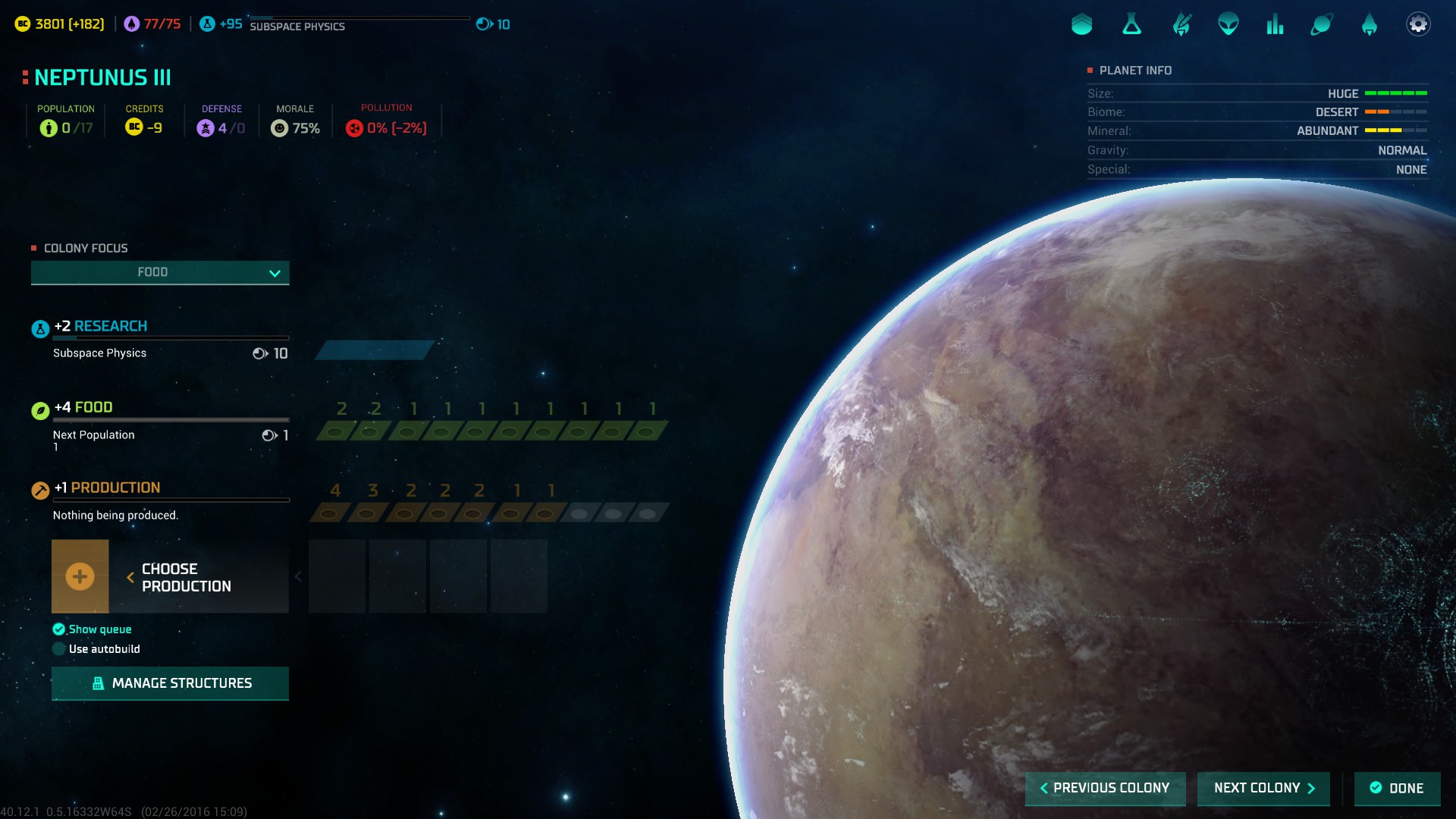
Task: Open the planet icon in top bar
Action: pos(1322,25)
